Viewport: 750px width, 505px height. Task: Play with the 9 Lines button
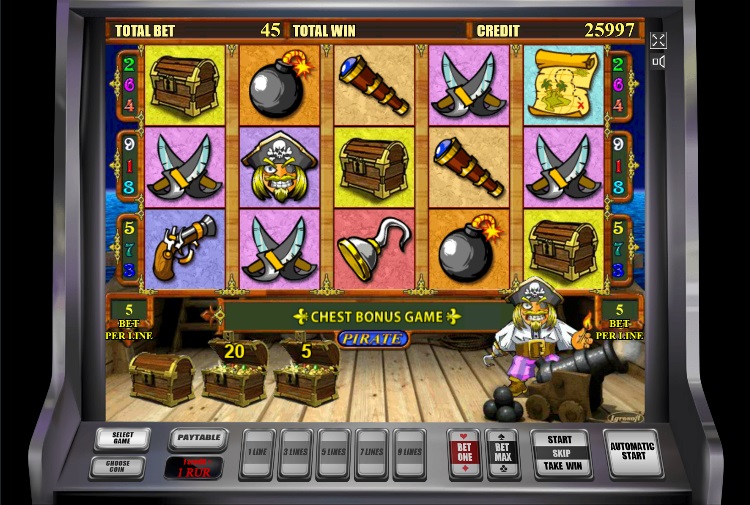point(408,453)
